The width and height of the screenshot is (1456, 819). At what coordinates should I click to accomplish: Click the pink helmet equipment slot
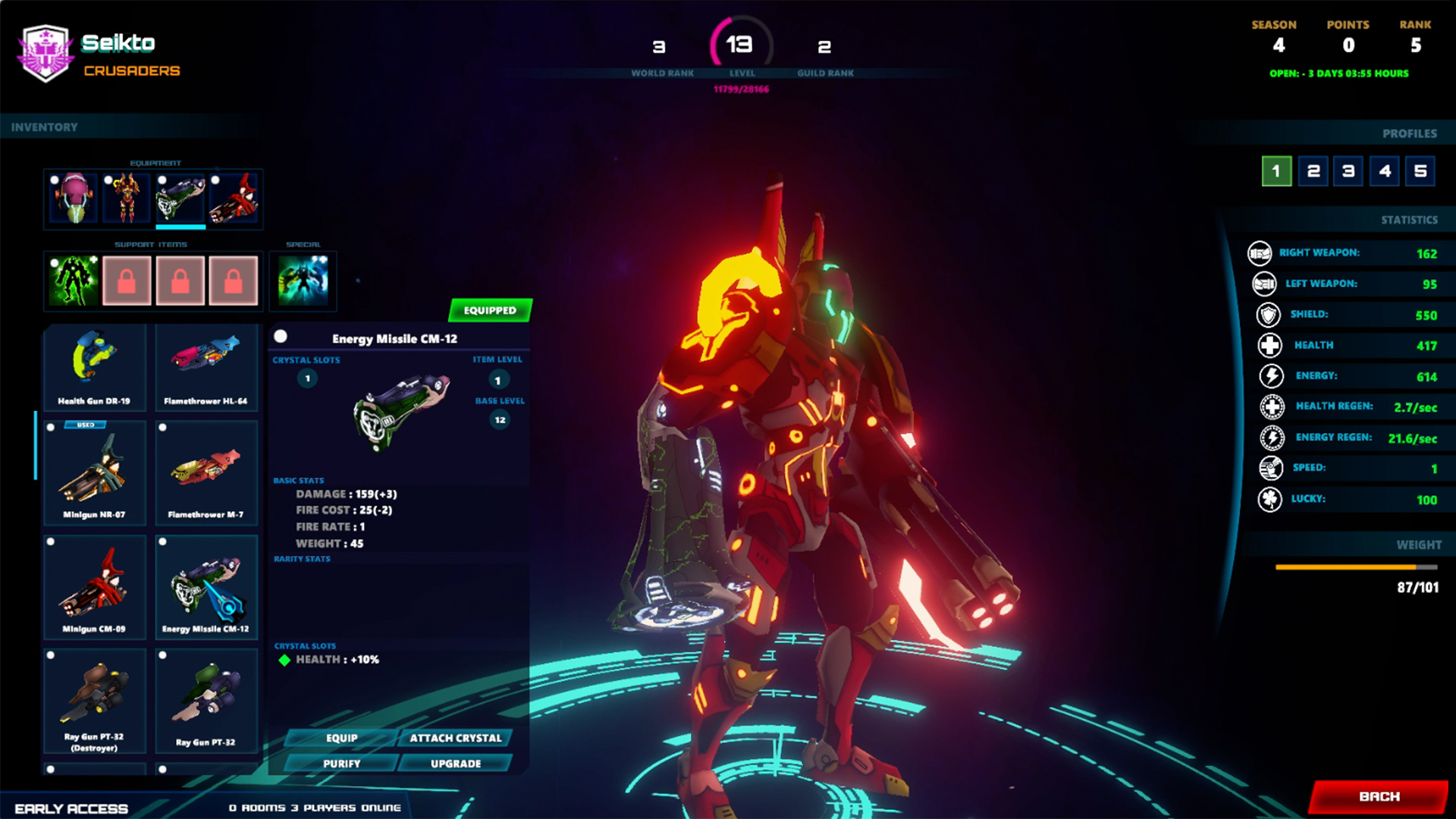pos(73,199)
